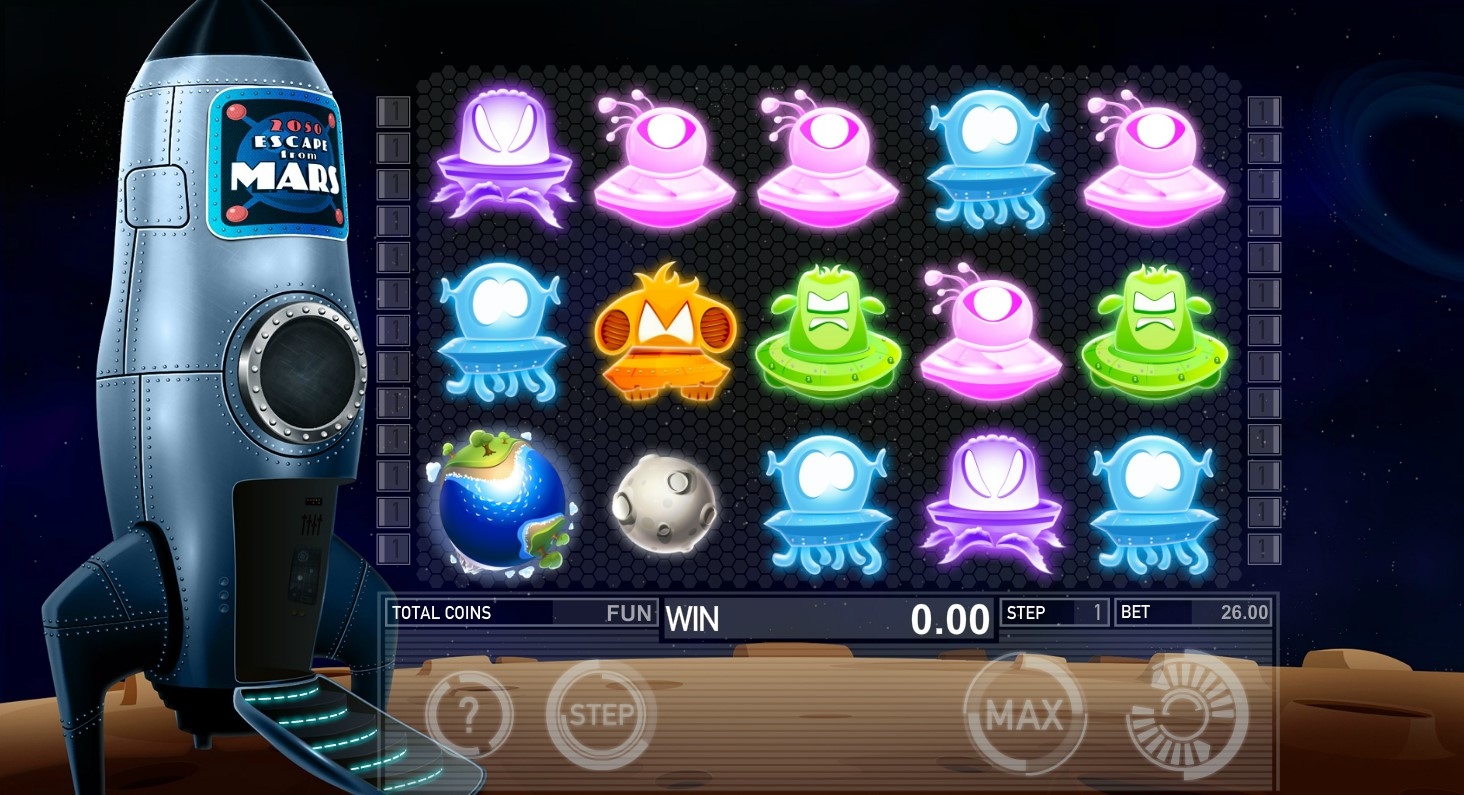Viewport: 1464px width, 795px height.
Task: Click the circular STEP button
Action: pyautogui.click(x=601, y=714)
